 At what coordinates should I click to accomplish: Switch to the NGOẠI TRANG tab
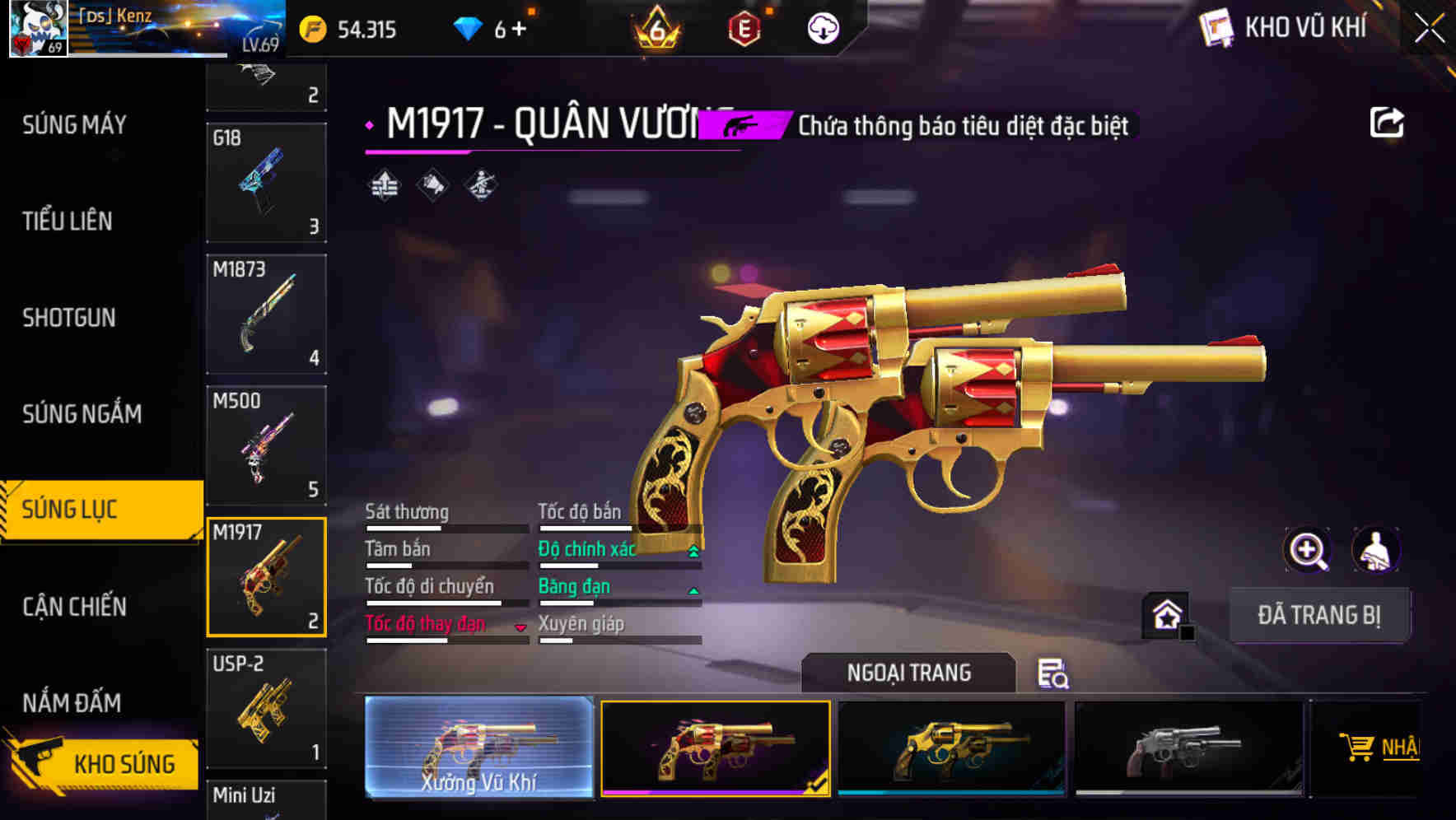point(908,673)
